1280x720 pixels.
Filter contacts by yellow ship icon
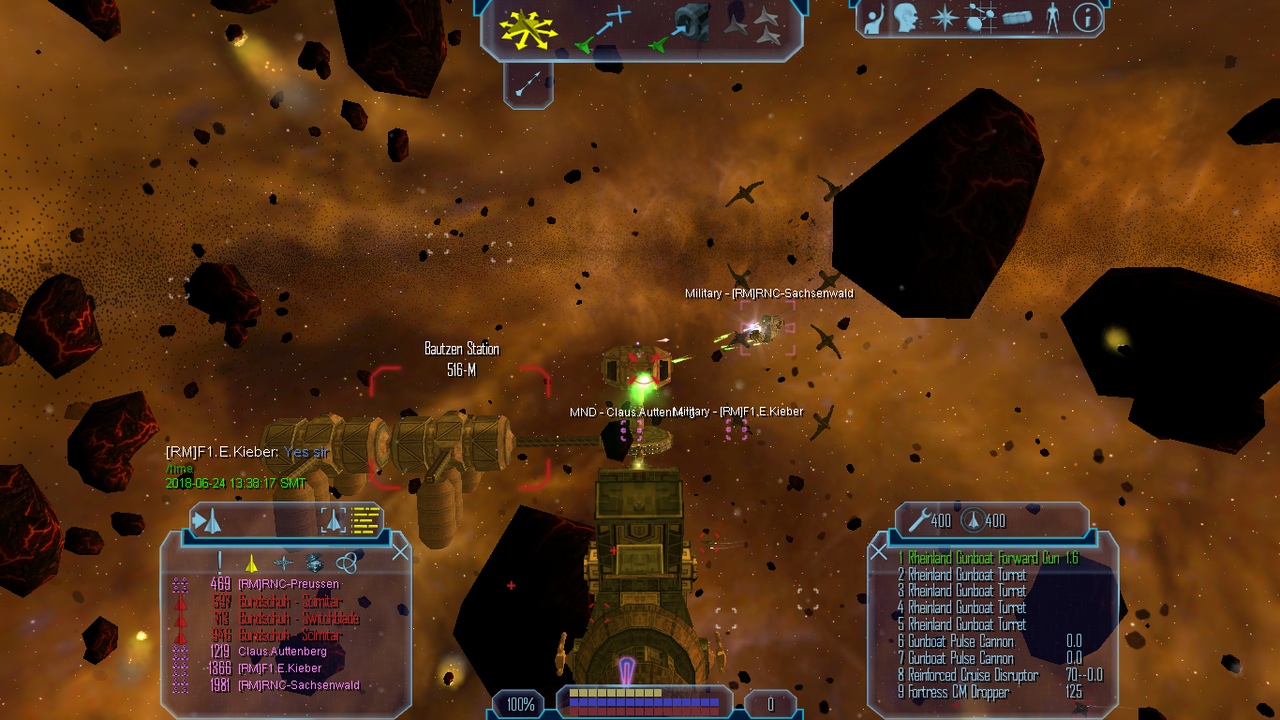click(x=251, y=564)
